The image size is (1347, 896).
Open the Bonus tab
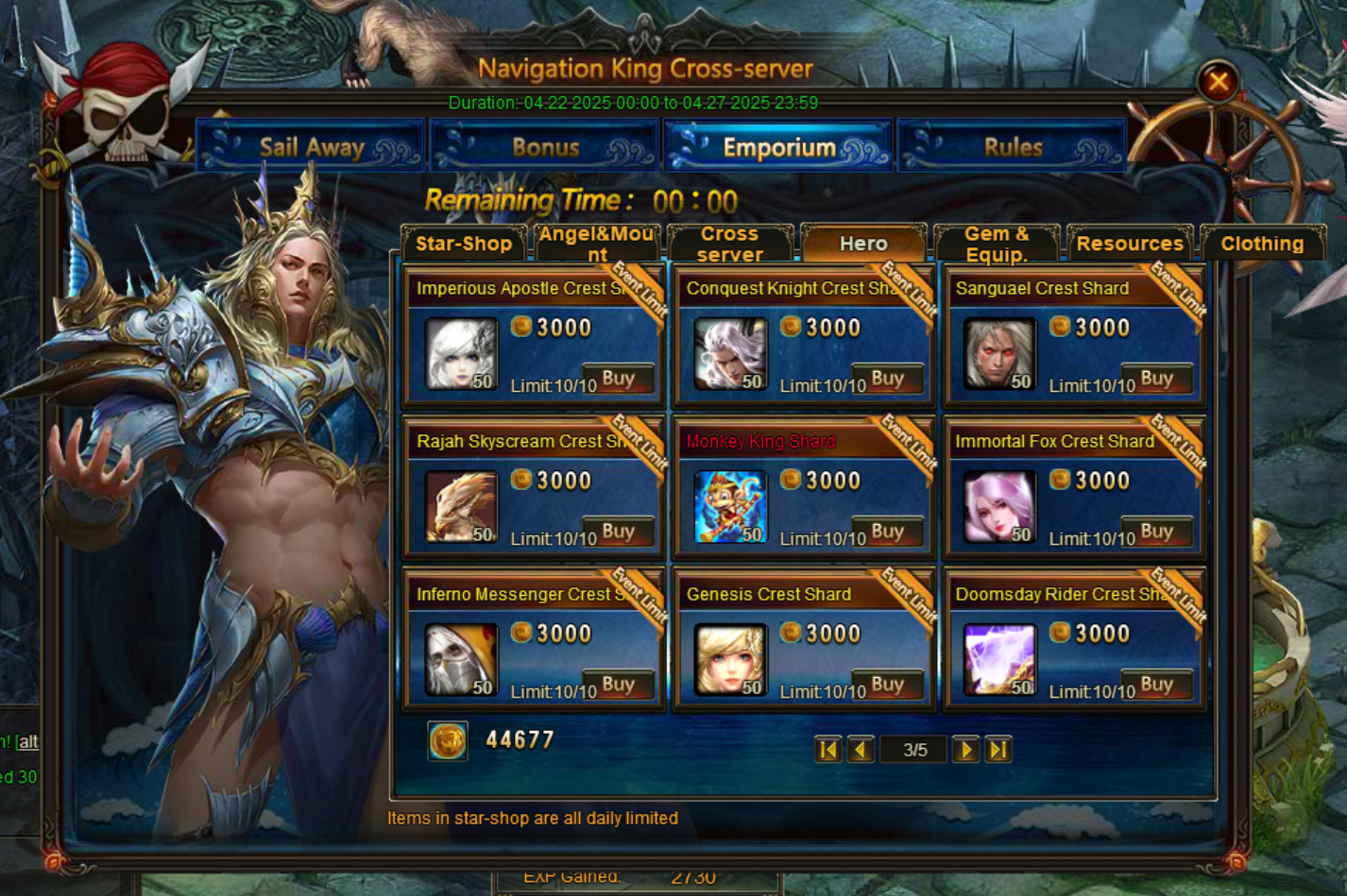click(545, 147)
